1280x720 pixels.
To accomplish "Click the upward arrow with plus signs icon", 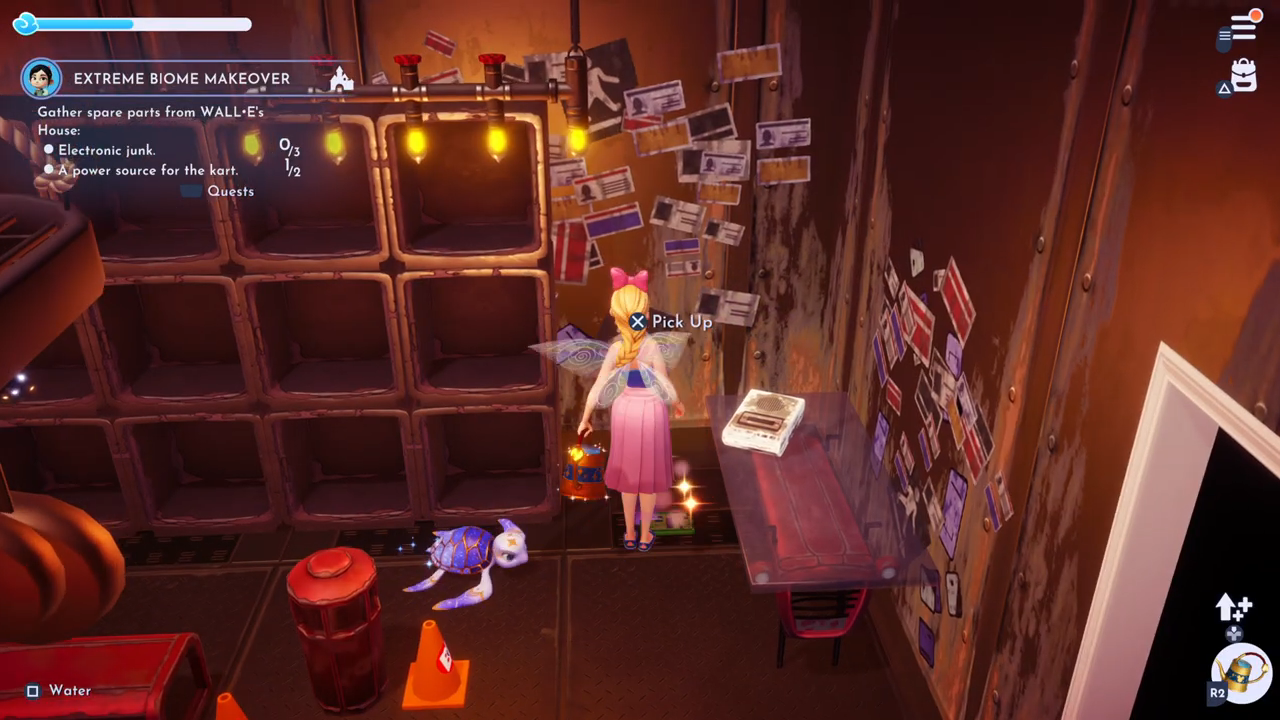I will pyautogui.click(x=1233, y=607).
